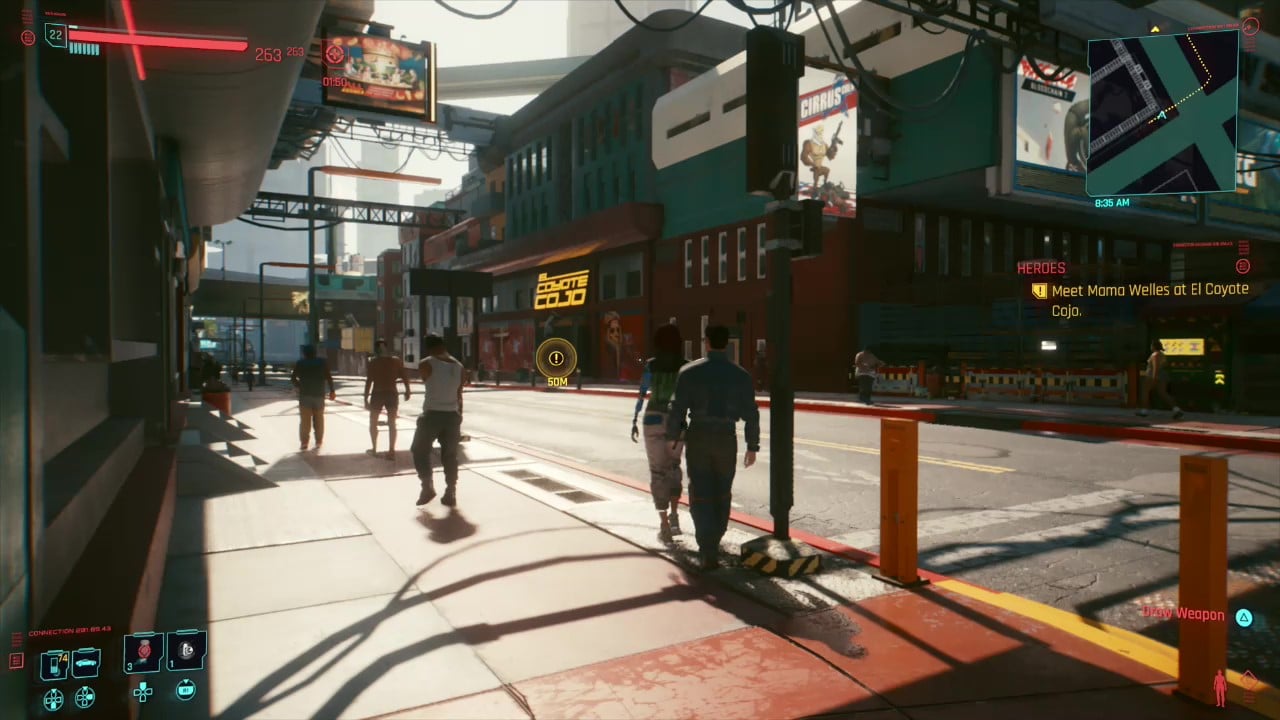
Task: Select the HEROES quest title
Action: 1040,268
